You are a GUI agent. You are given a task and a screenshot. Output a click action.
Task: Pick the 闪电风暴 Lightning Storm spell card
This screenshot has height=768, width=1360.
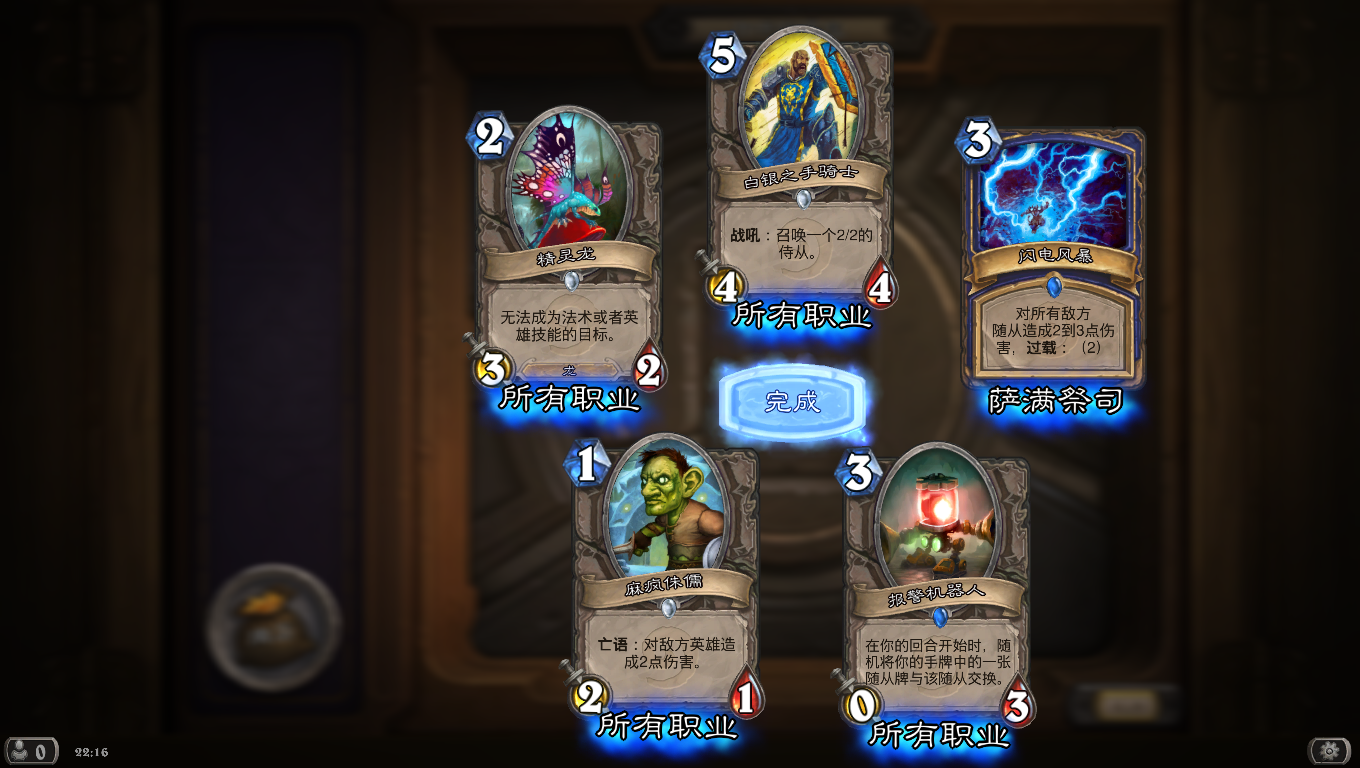tap(1053, 258)
